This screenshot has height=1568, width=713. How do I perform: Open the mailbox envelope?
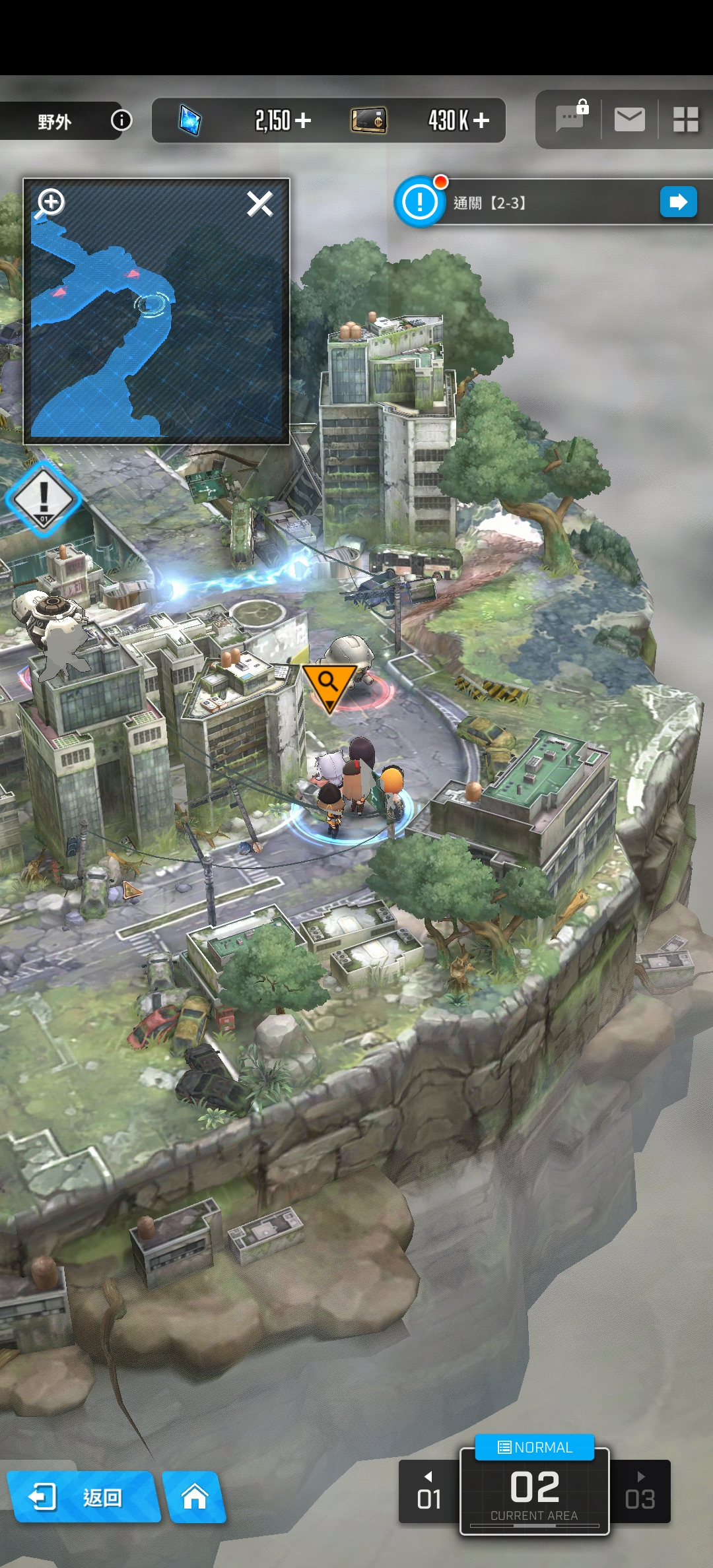coord(629,119)
